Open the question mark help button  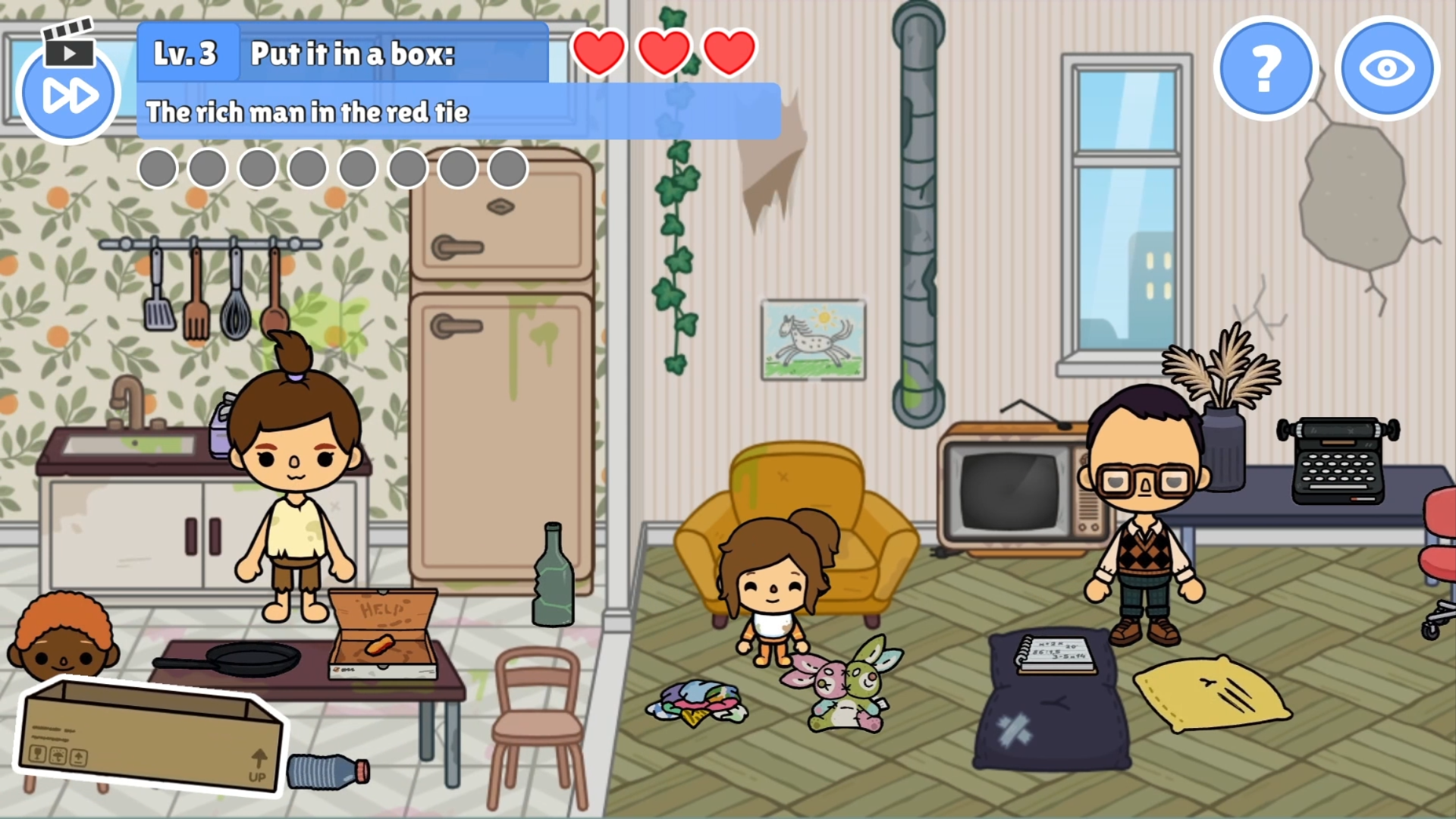[1265, 68]
